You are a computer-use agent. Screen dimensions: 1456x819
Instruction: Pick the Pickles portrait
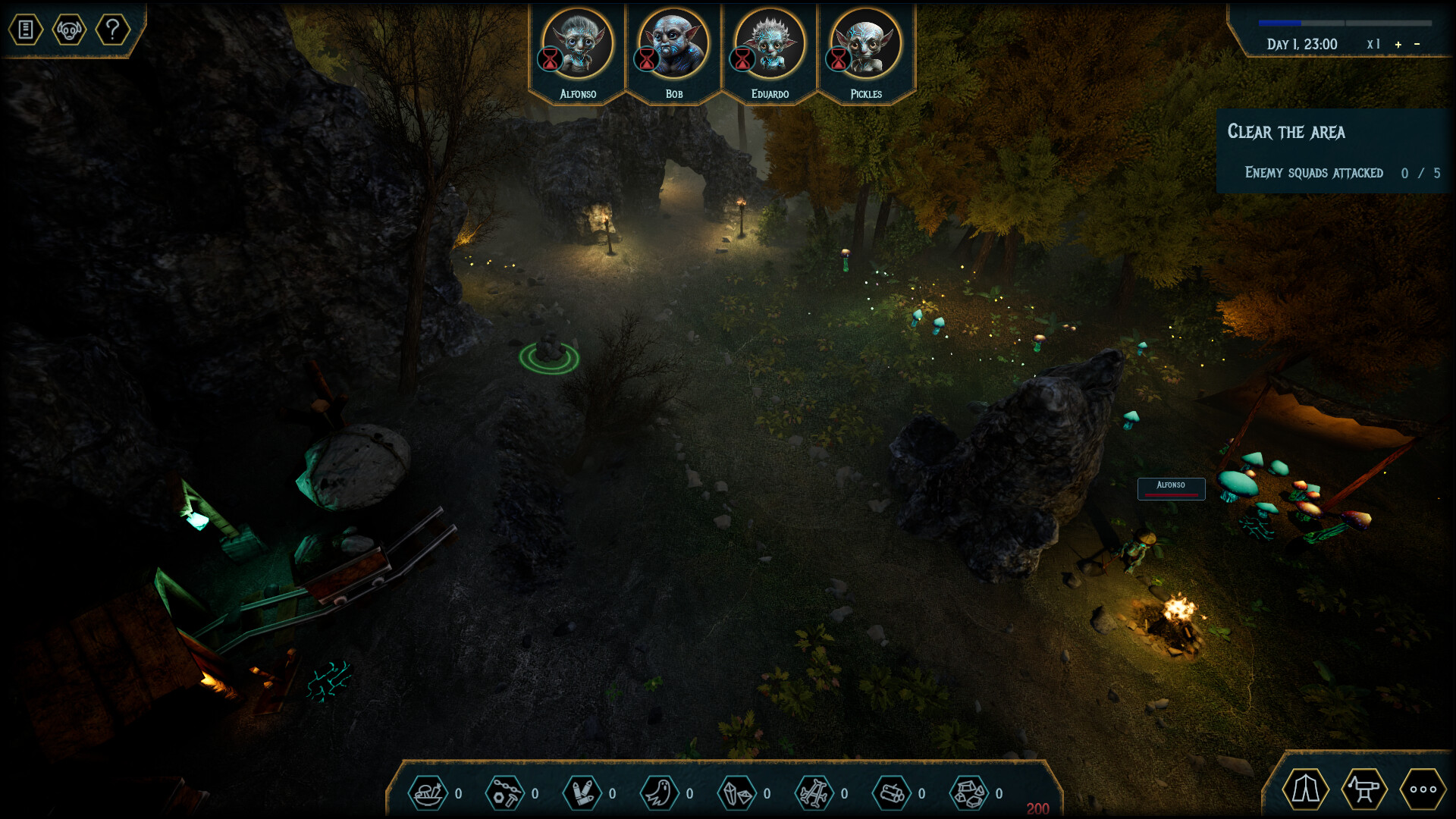pyautogui.click(x=866, y=45)
